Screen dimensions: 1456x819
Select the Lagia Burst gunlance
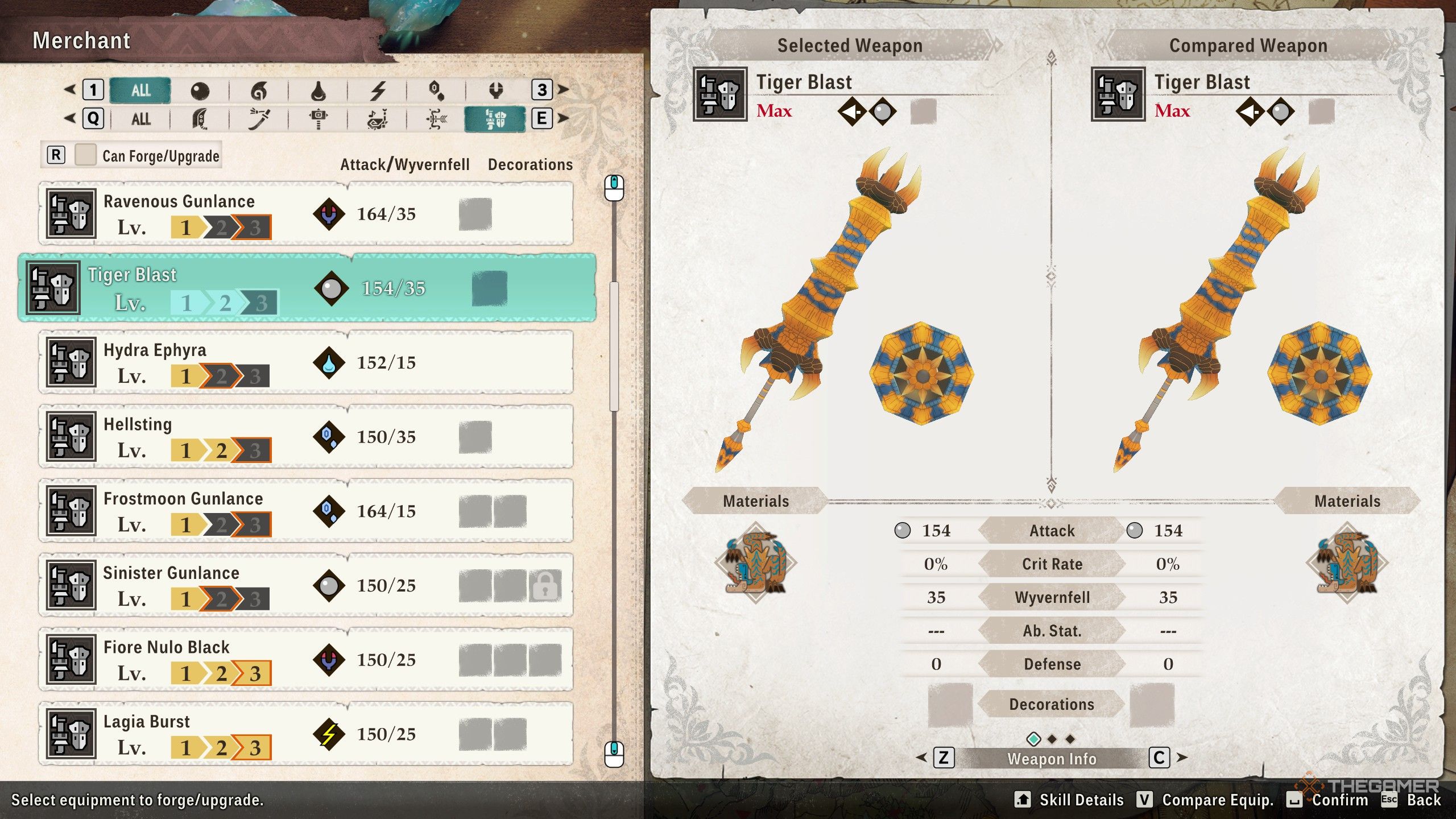(306, 734)
